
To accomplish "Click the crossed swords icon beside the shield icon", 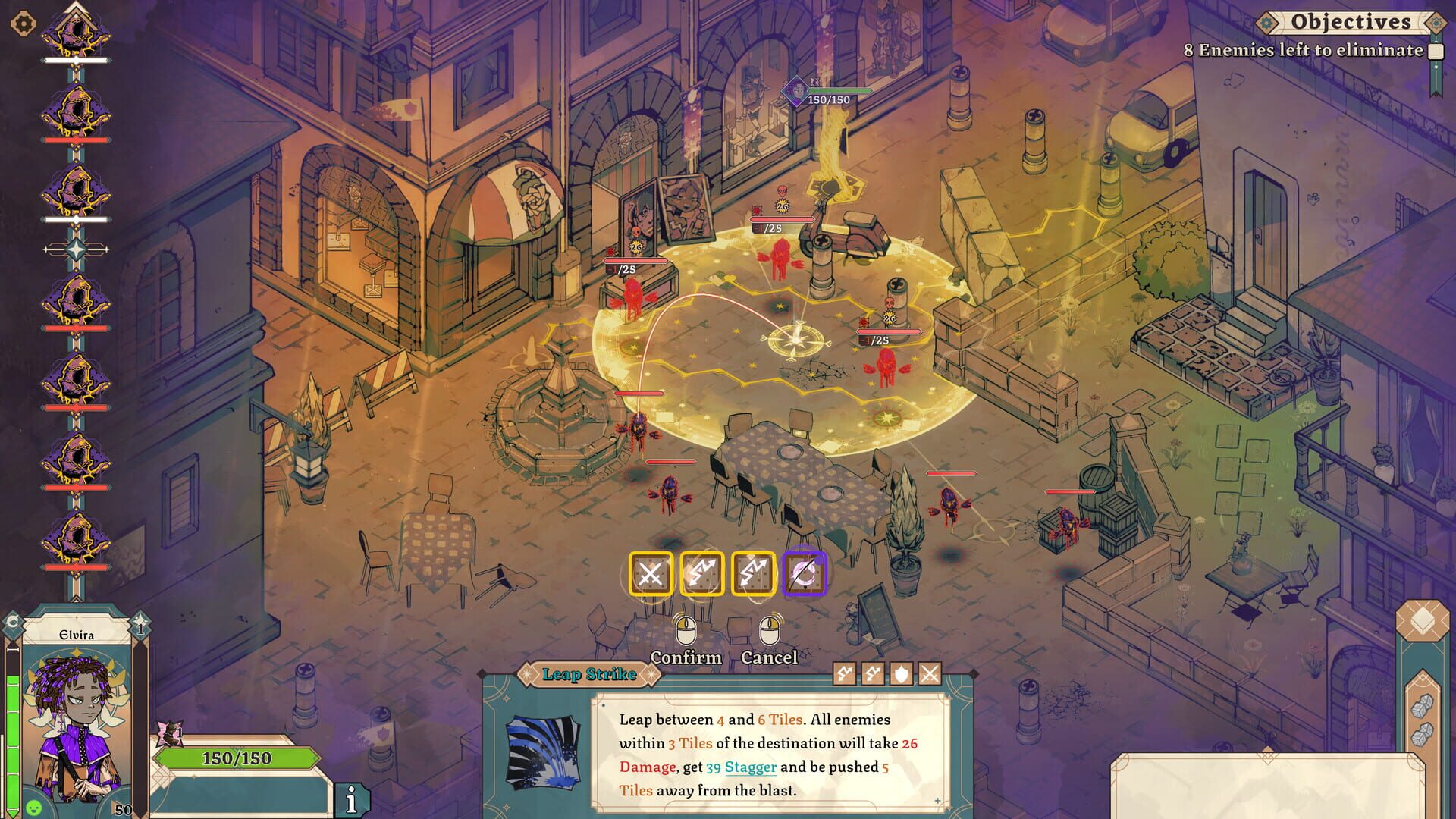I will [x=930, y=673].
